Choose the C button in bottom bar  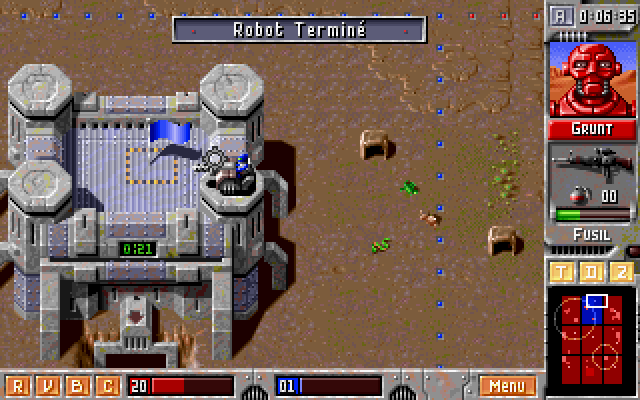click(x=107, y=386)
